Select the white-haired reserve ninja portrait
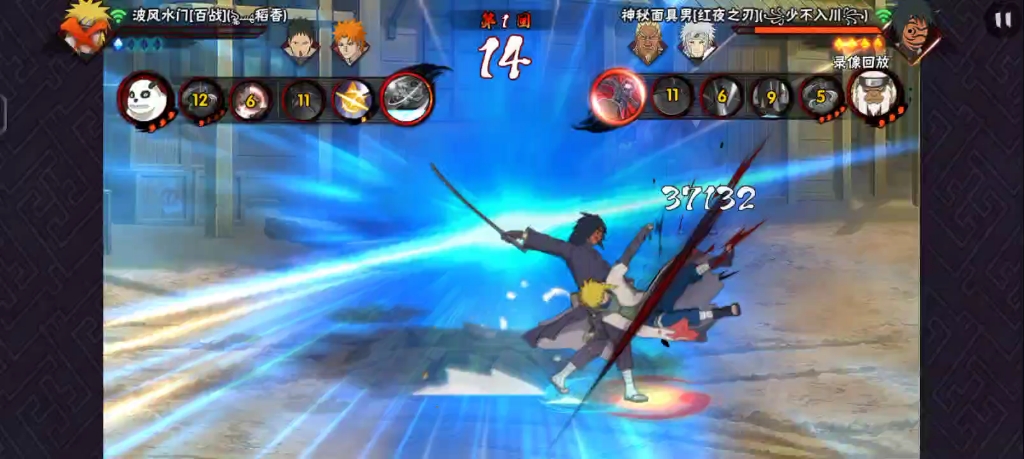 [697, 41]
